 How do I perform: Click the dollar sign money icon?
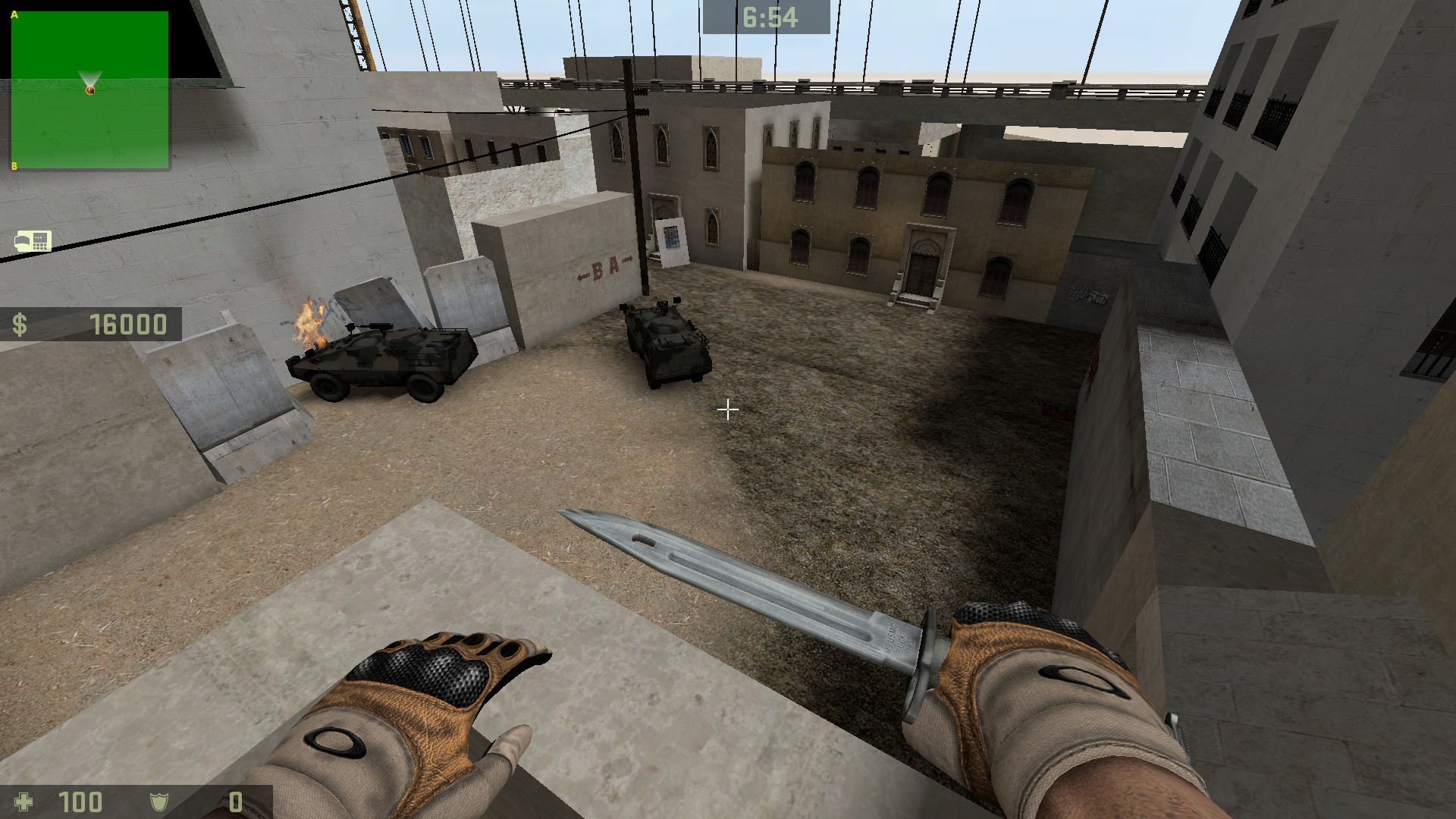[20, 327]
